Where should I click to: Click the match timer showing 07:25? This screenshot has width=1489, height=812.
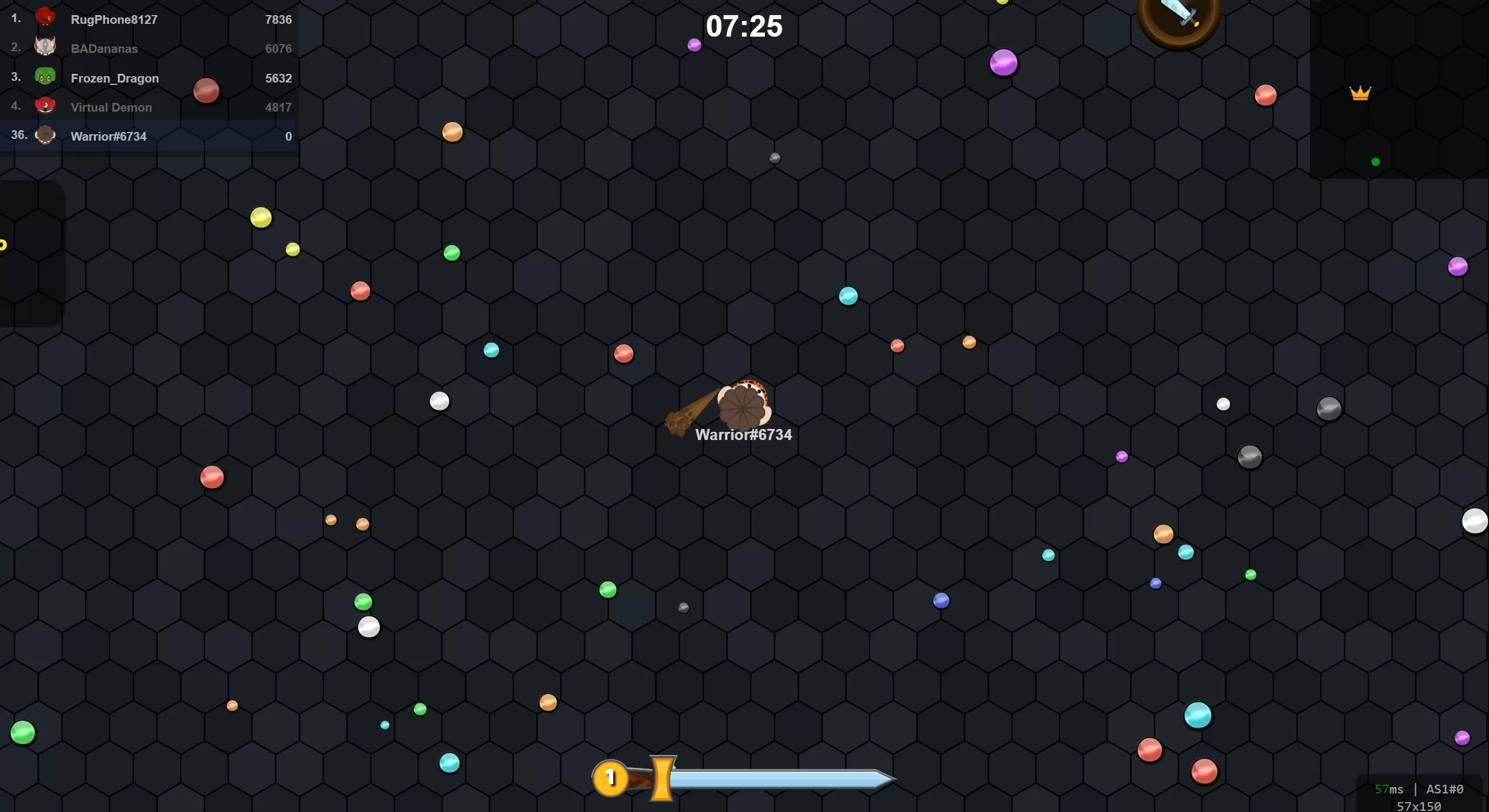744,26
